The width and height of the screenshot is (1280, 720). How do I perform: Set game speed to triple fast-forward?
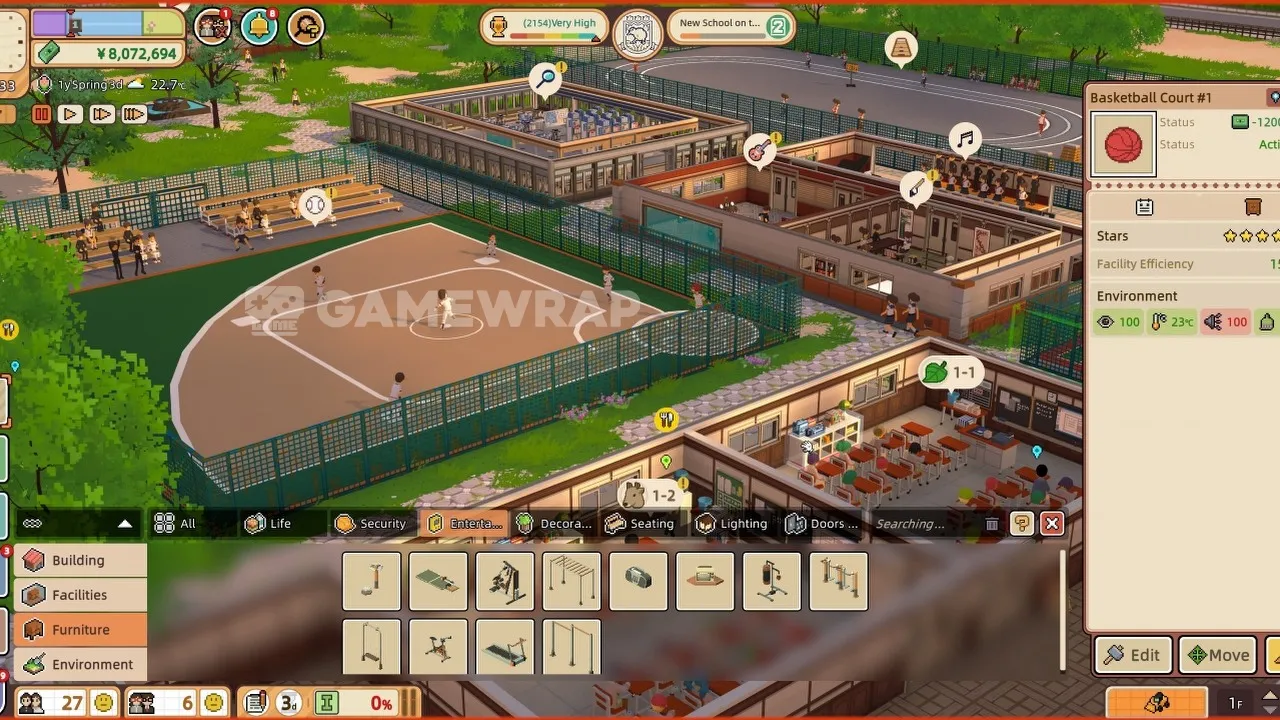[133, 114]
